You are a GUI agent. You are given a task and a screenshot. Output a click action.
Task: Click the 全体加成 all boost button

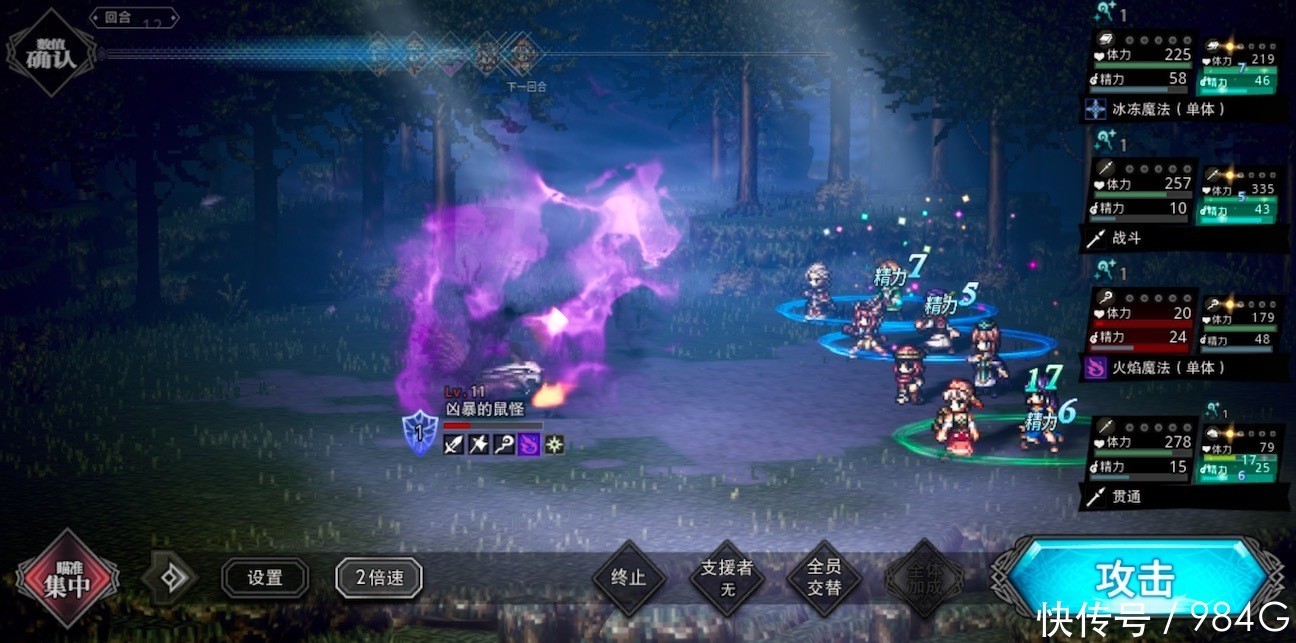pos(924,578)
